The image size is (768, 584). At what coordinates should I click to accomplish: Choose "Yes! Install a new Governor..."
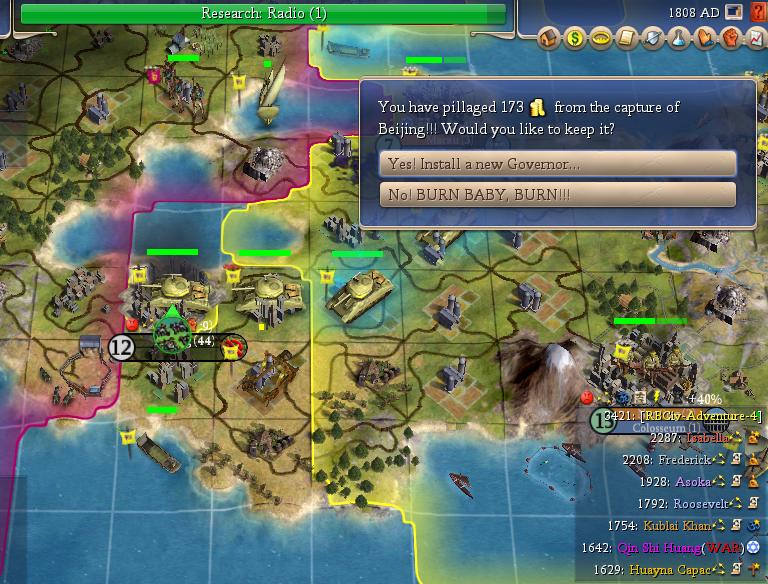557,164
